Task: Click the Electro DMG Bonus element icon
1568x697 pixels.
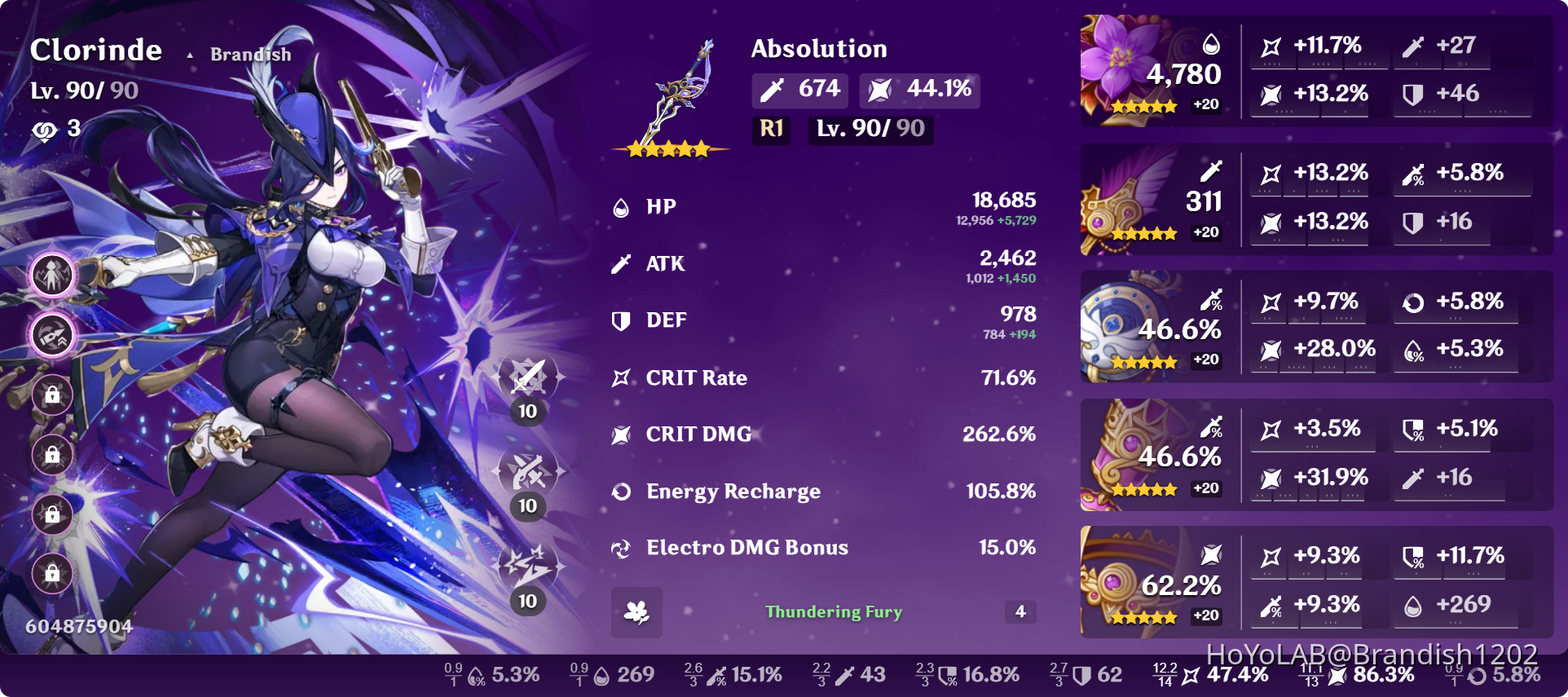Action: (622, 548)
